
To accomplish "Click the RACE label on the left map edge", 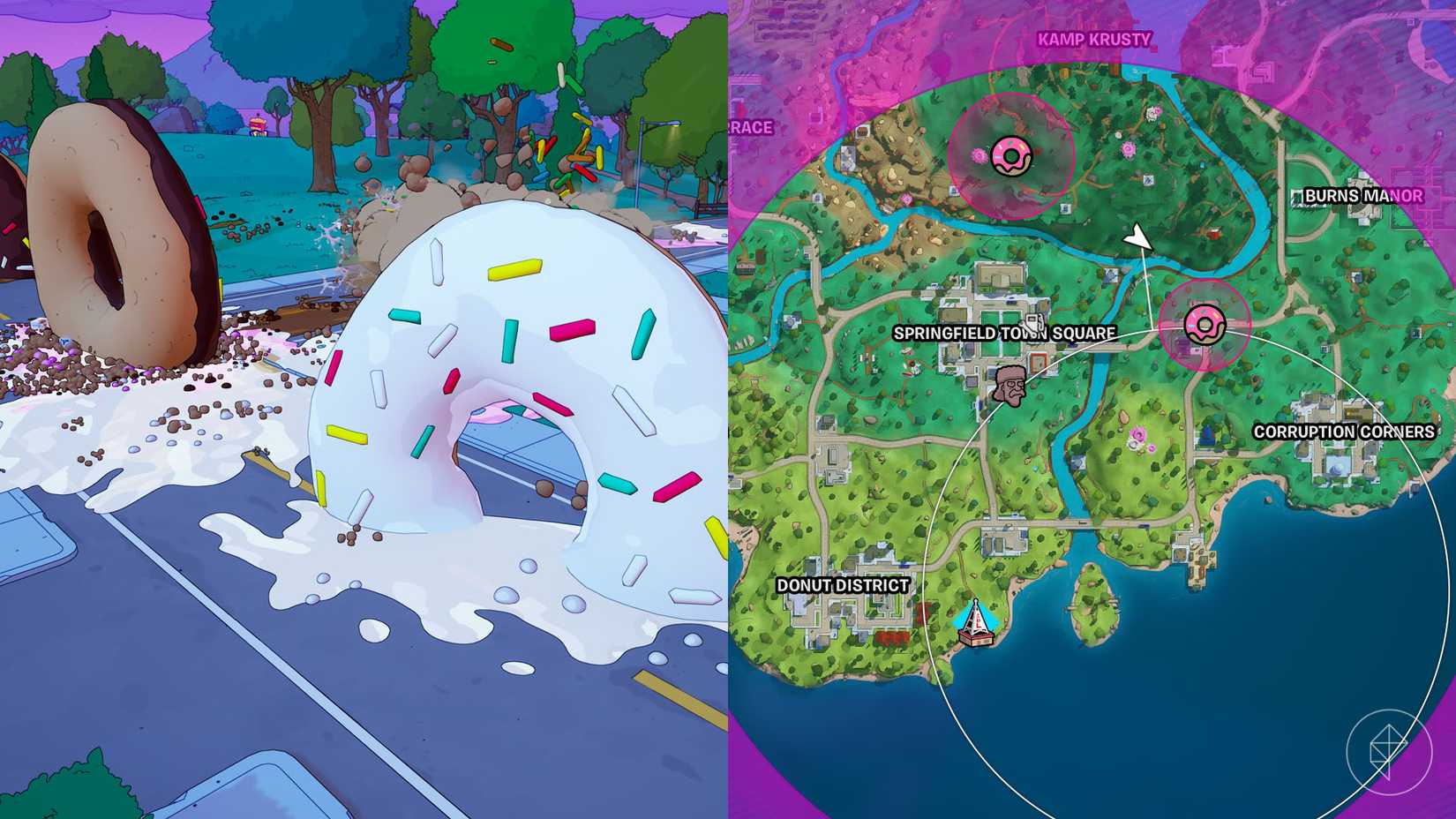I will 750,127.
